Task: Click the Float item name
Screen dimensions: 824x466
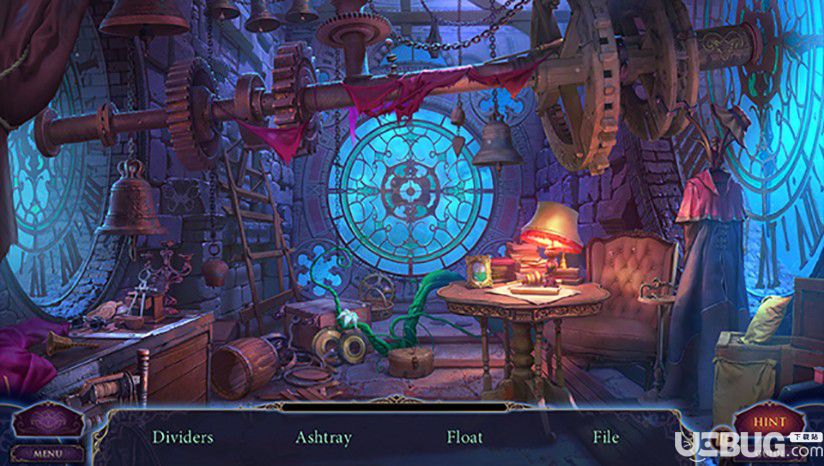Action: point(465,437)
